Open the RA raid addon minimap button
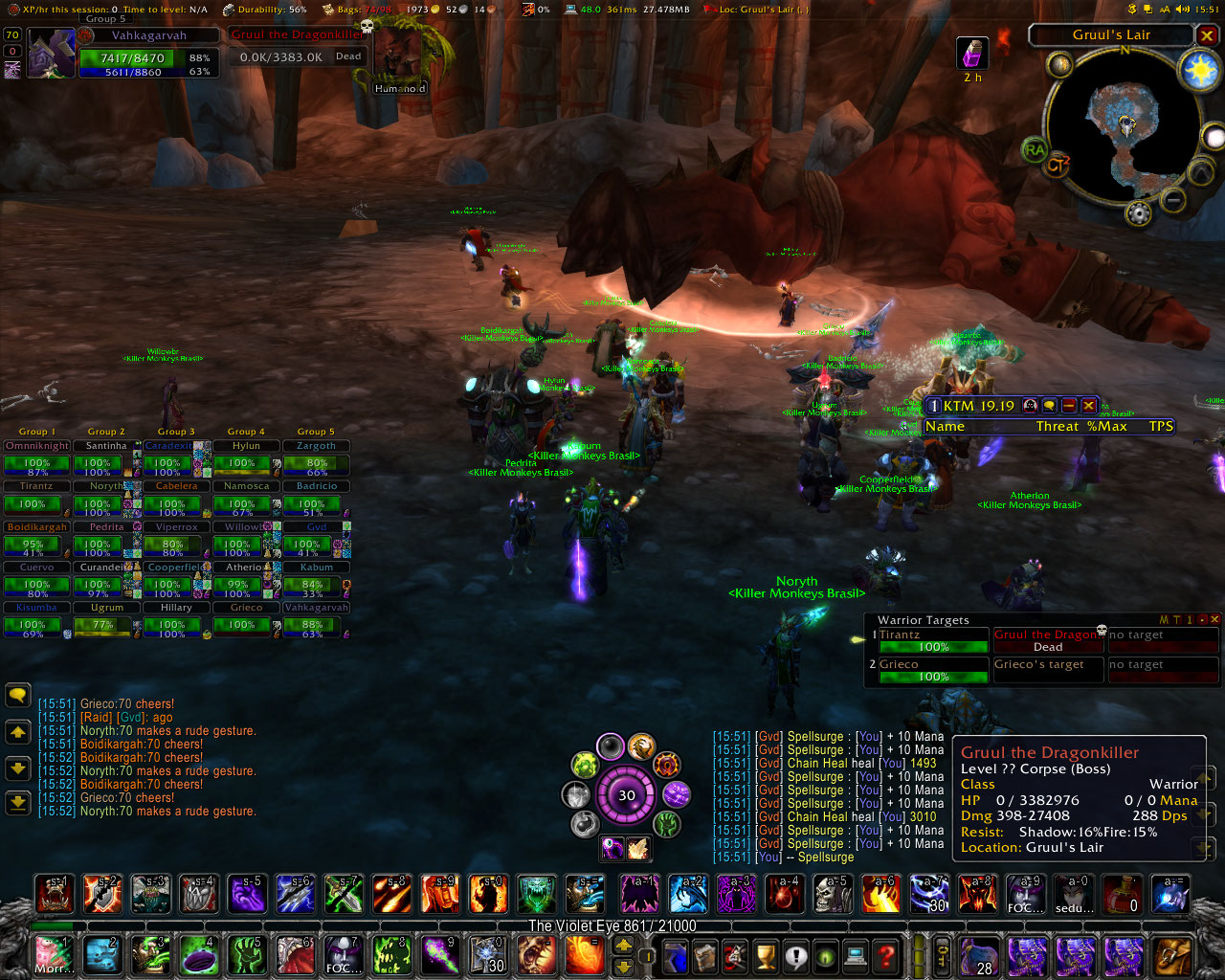 tap(1035, 149)
